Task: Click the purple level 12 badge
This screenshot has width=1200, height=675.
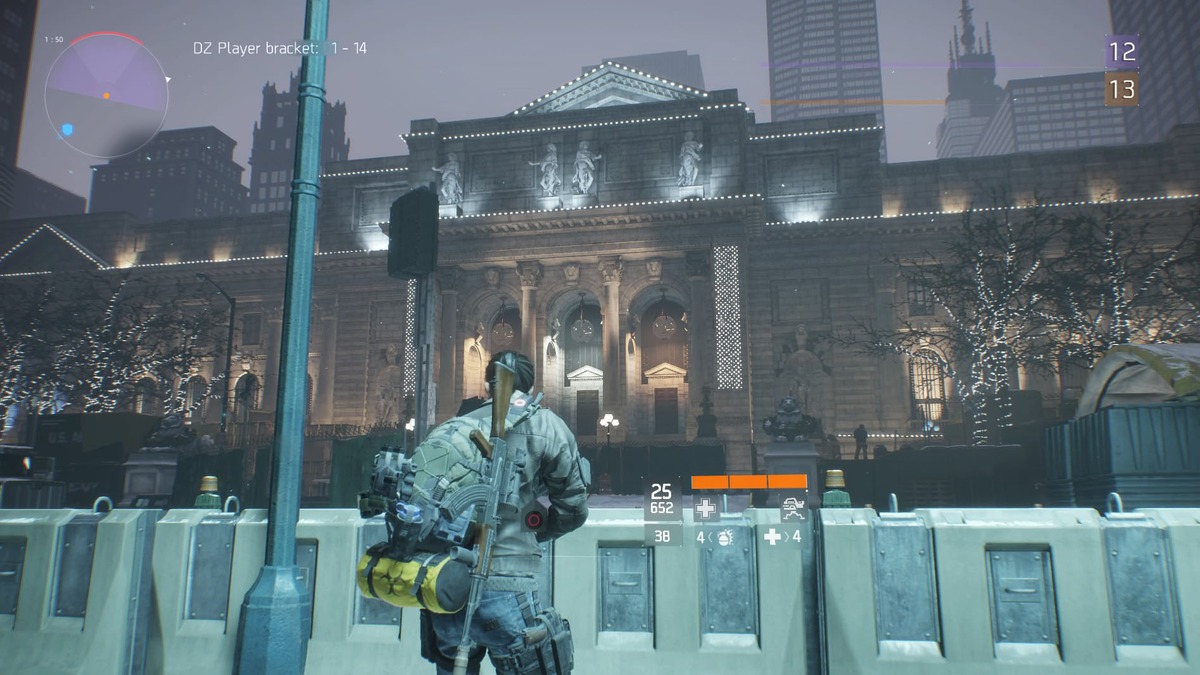Action: tap(1121, 51)
